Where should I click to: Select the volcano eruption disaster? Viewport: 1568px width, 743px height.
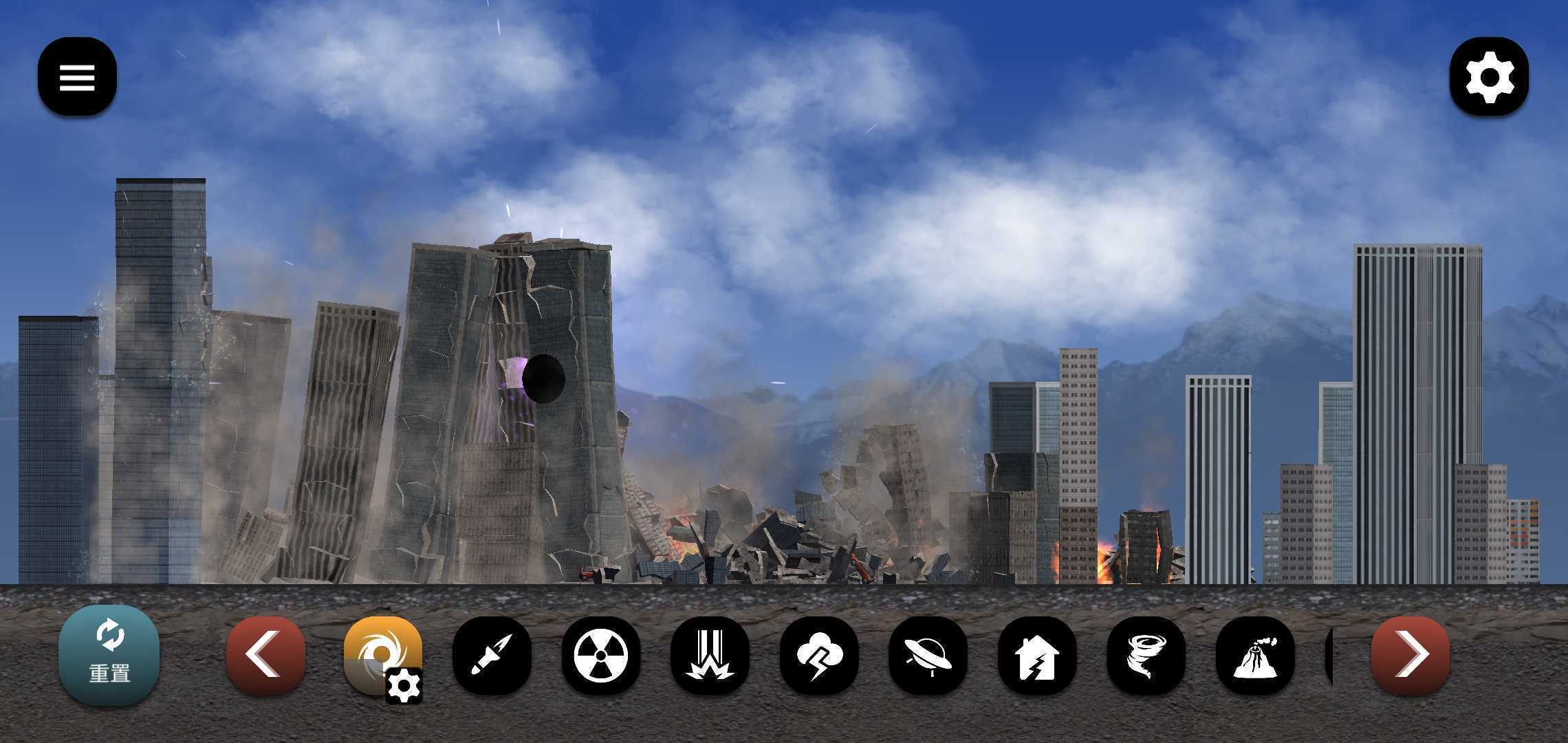coord(1254,655)
